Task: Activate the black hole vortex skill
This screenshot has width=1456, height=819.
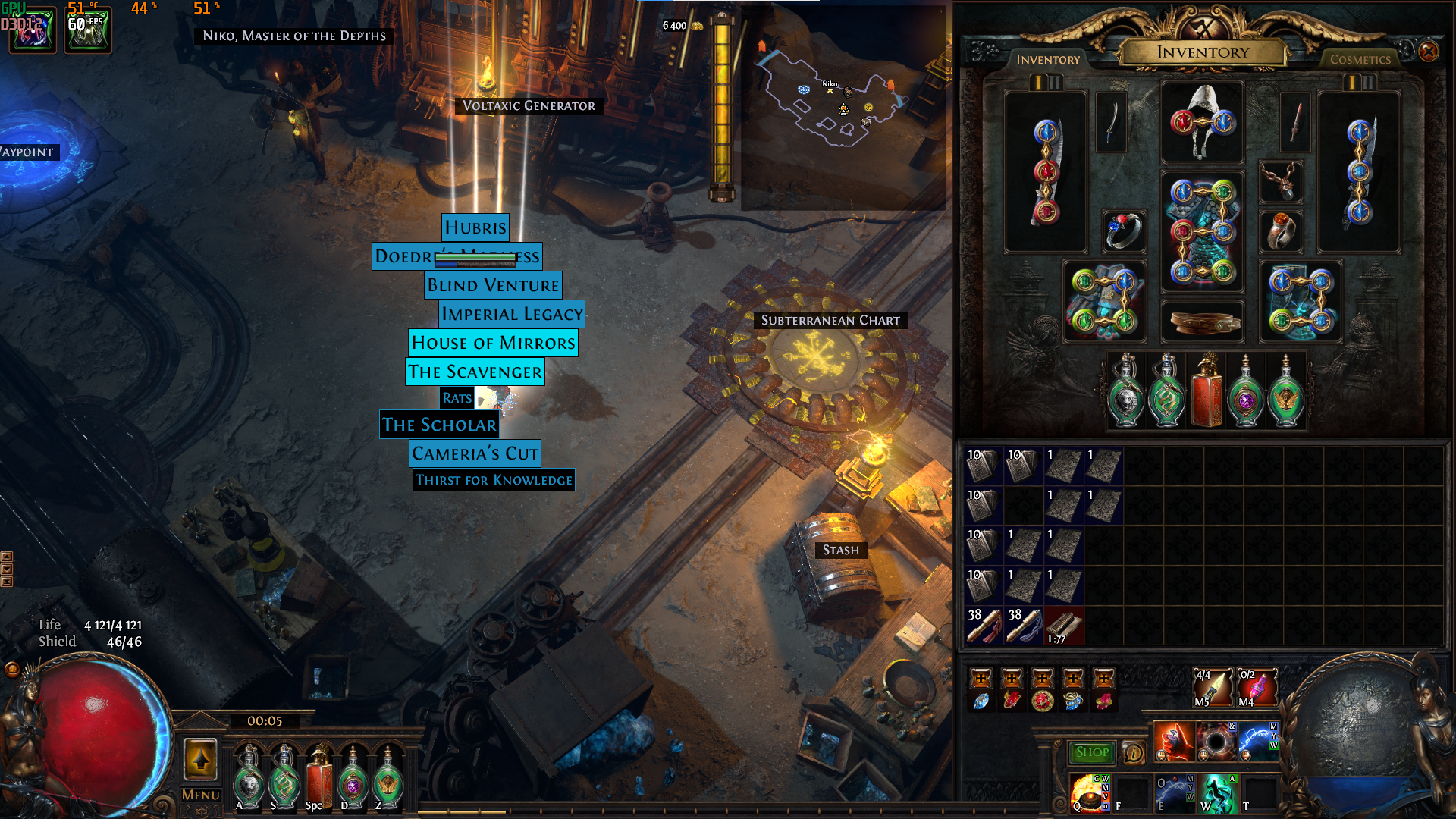Action: [x=1216, y=742]
